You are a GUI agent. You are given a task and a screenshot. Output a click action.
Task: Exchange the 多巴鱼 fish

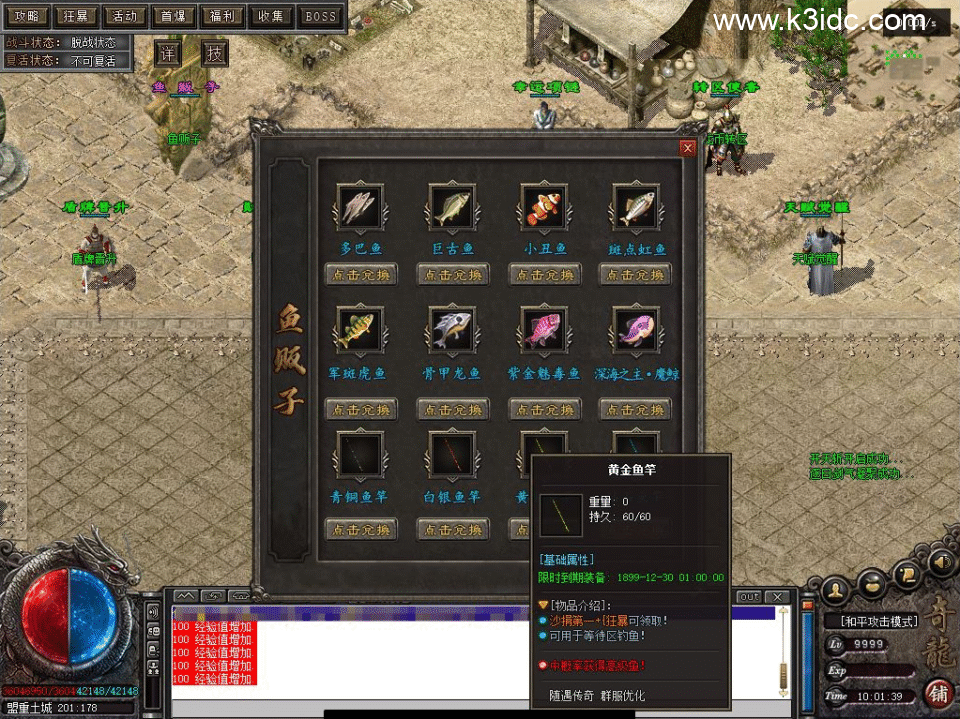(361, 274)
